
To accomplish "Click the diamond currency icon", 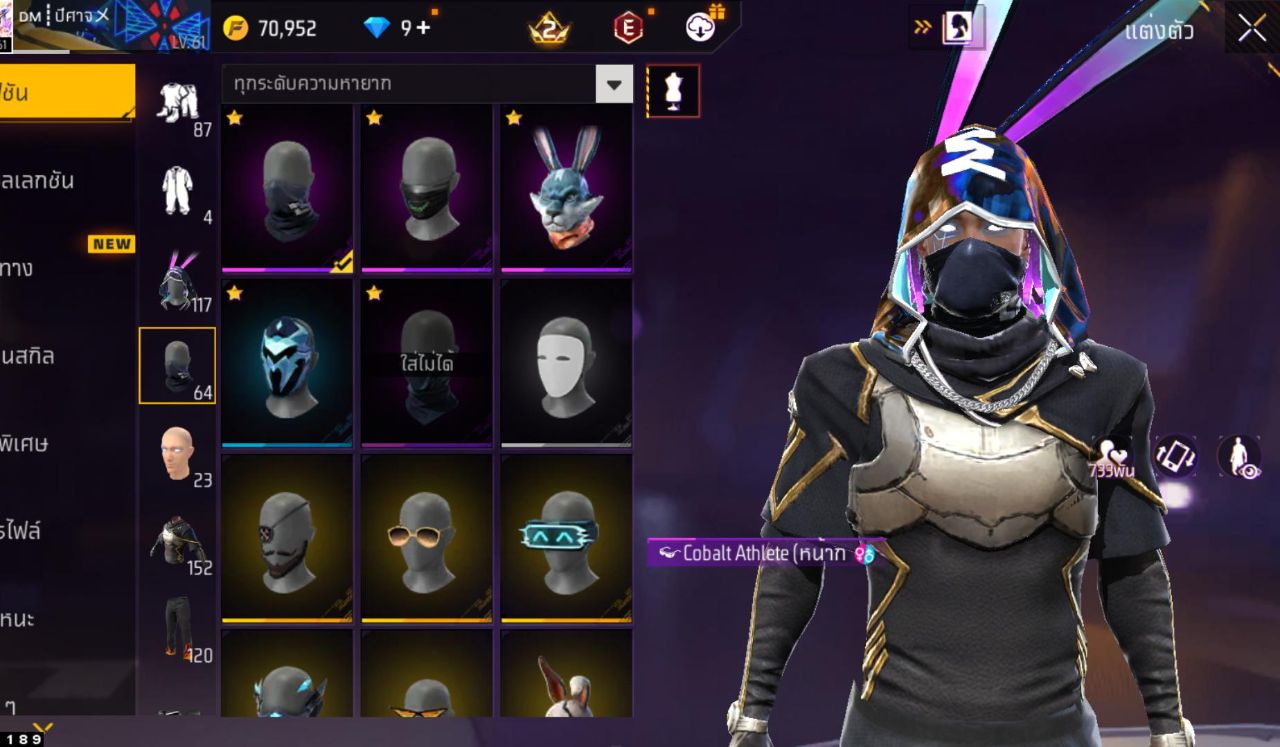I will tap(376, 28).
